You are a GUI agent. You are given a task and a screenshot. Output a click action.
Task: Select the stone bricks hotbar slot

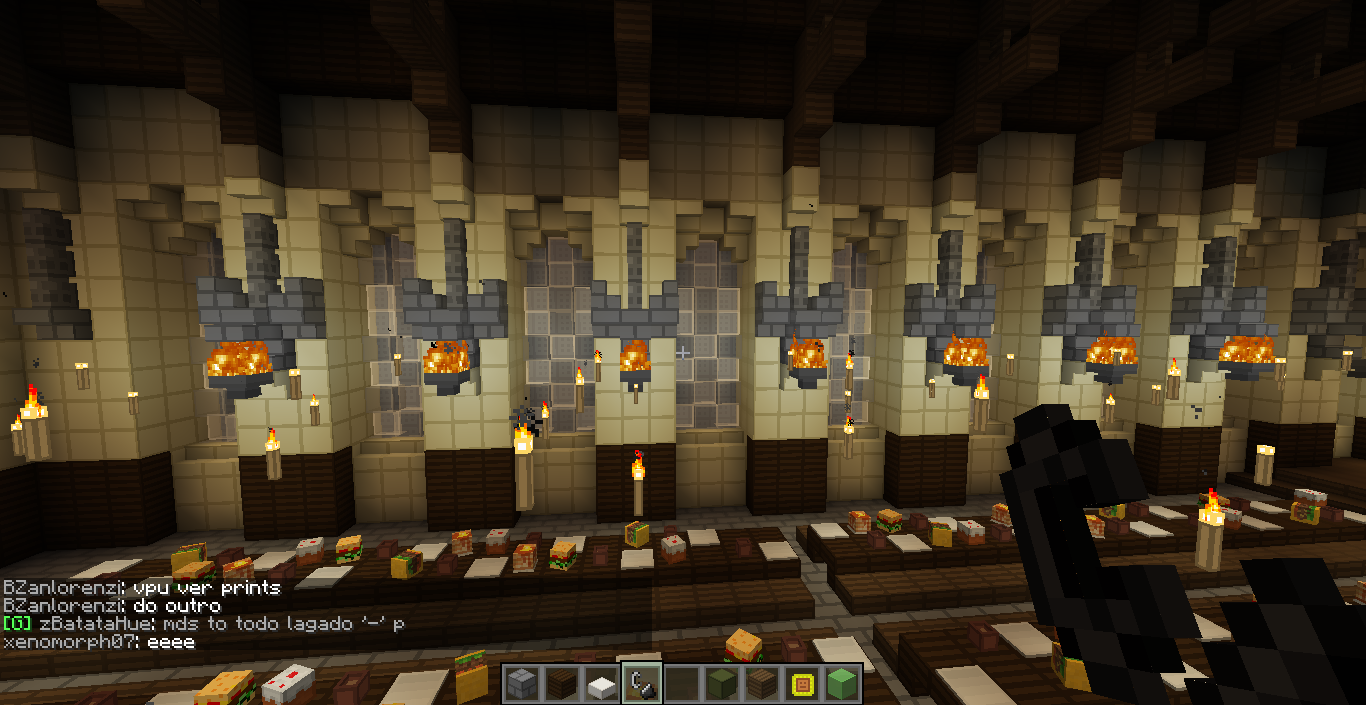point(520,684)
